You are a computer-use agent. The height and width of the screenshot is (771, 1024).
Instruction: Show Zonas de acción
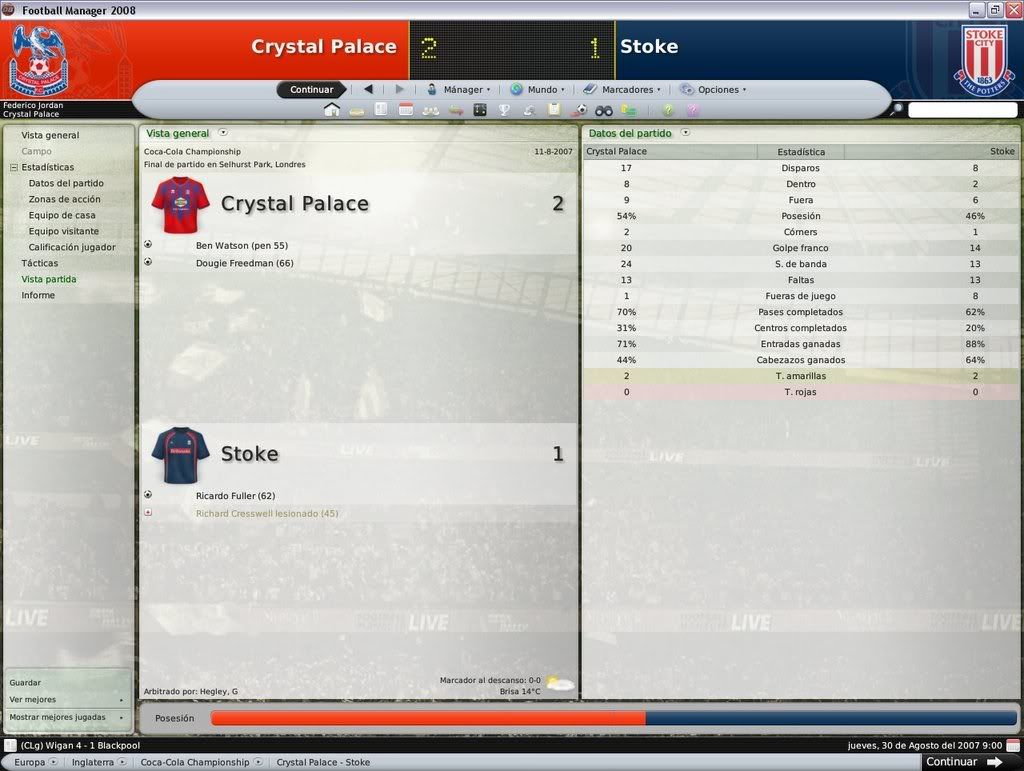click(64, 199)
